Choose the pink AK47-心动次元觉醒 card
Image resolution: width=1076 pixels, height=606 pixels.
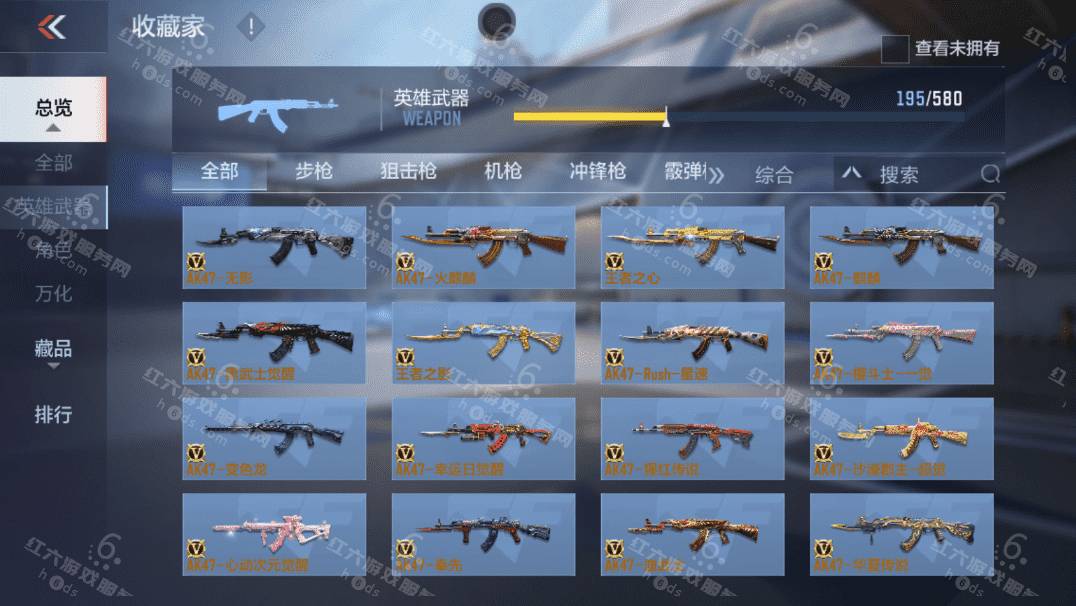pos(274,534)
